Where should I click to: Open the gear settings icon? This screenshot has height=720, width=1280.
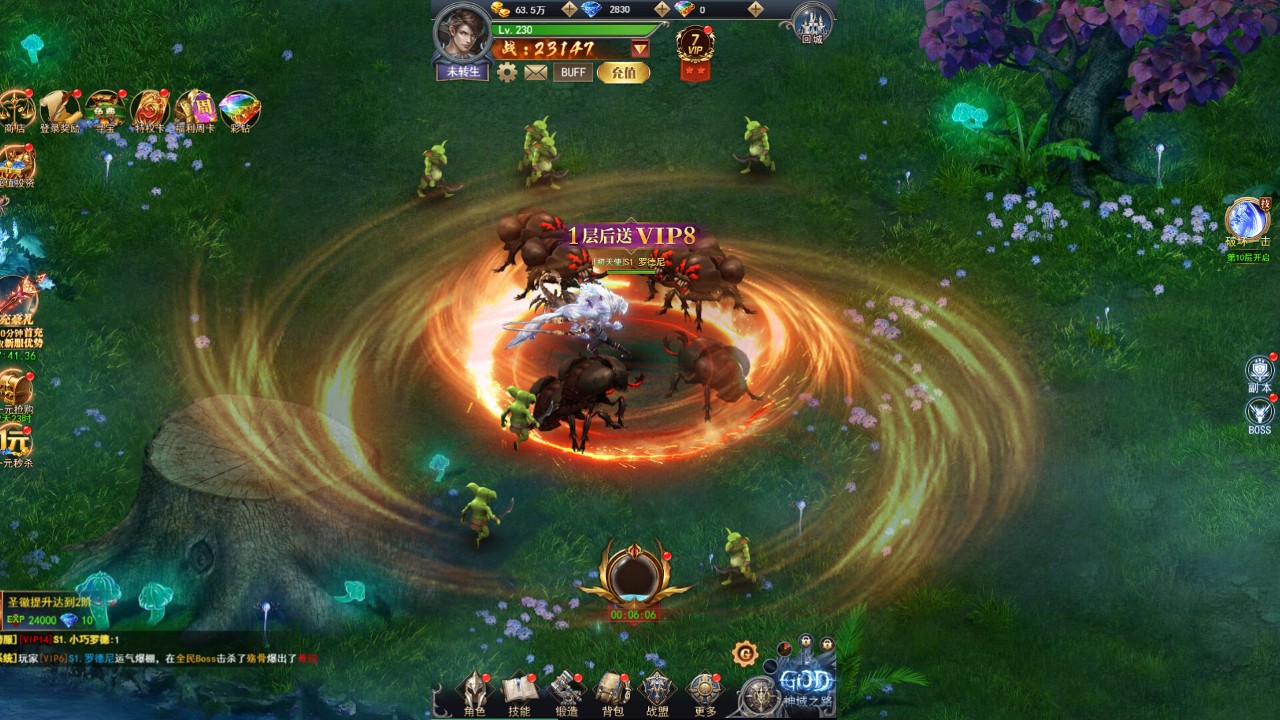click(x=507, y=72)
